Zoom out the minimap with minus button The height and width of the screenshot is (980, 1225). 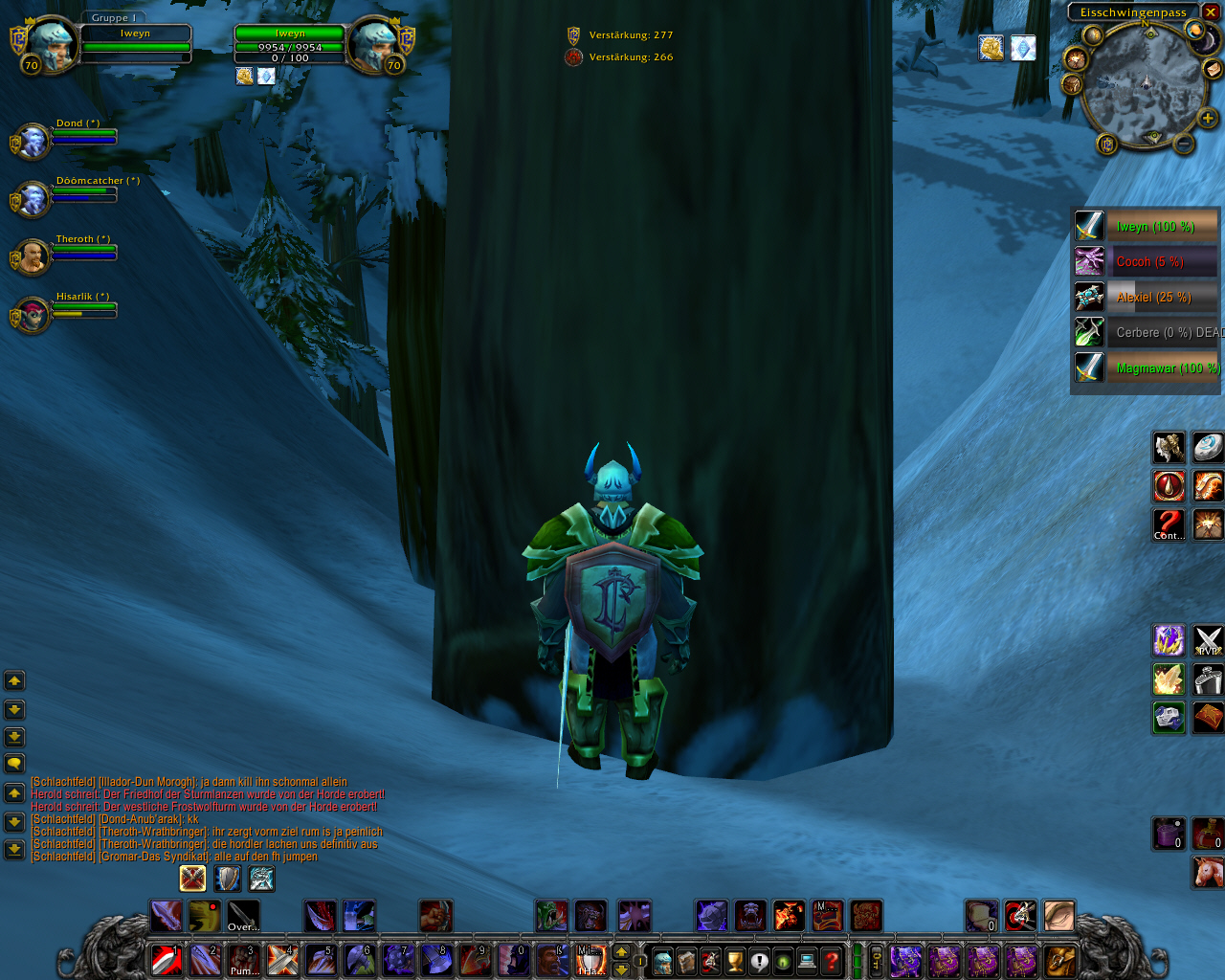point(1184,144)
